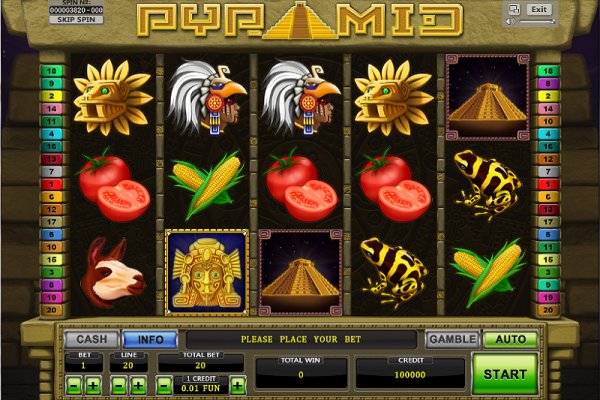The image size is (600, 400).
Task: Add more LINES with plus
Action: pyautogui.click(x=138, y=384)
